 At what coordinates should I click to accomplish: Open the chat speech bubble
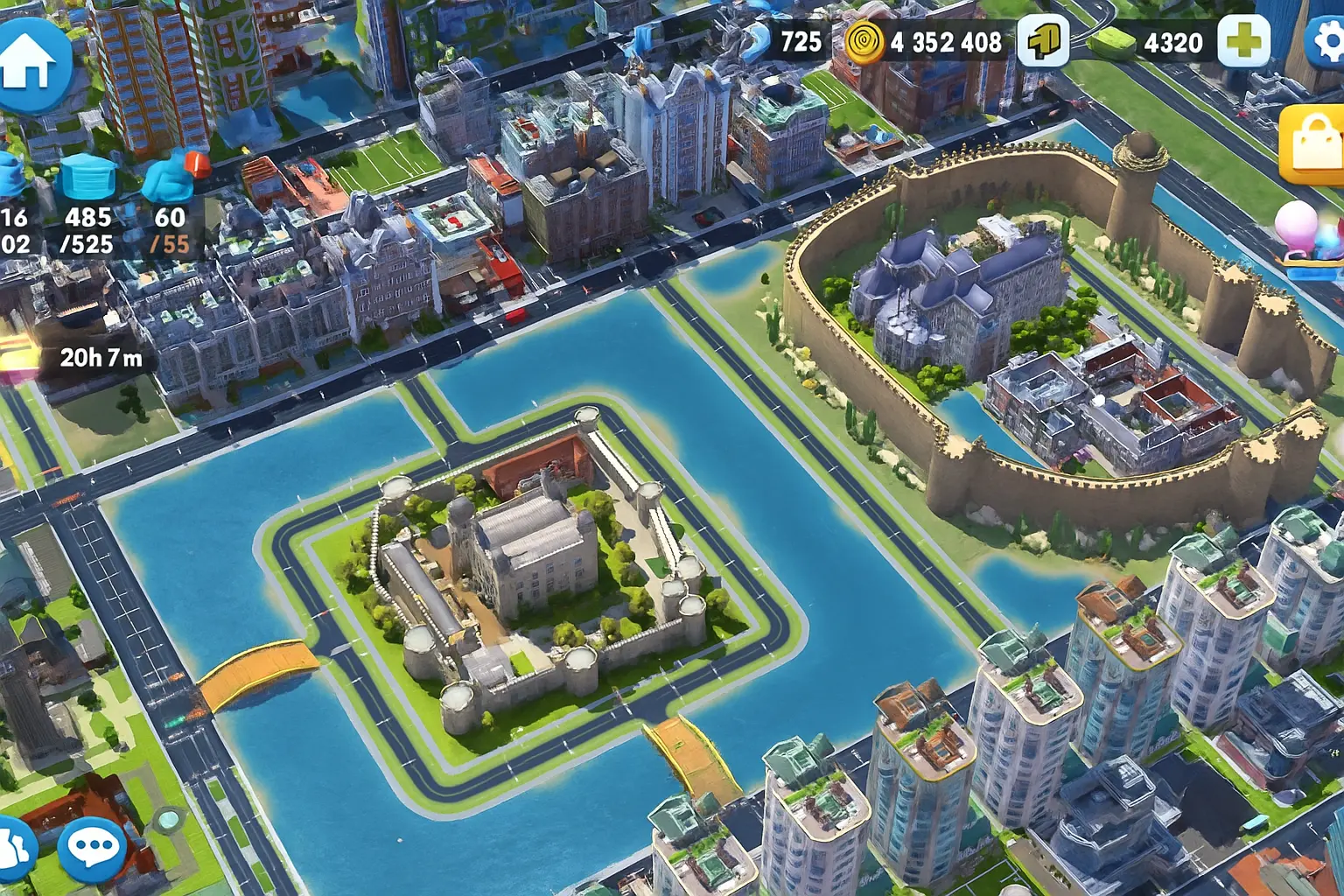(x=93, y=847)
